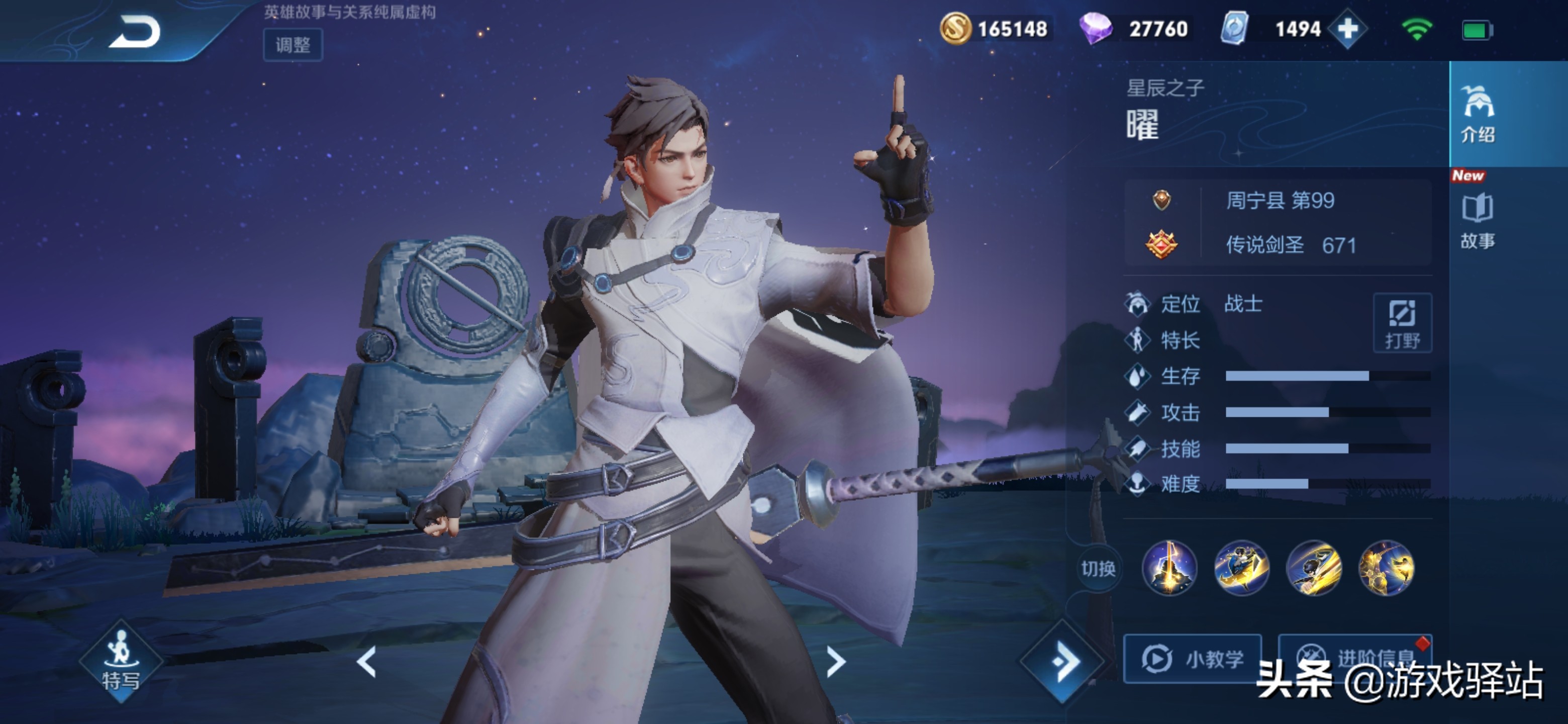Open the 特写 close-up view

click(x=121, y=662)
